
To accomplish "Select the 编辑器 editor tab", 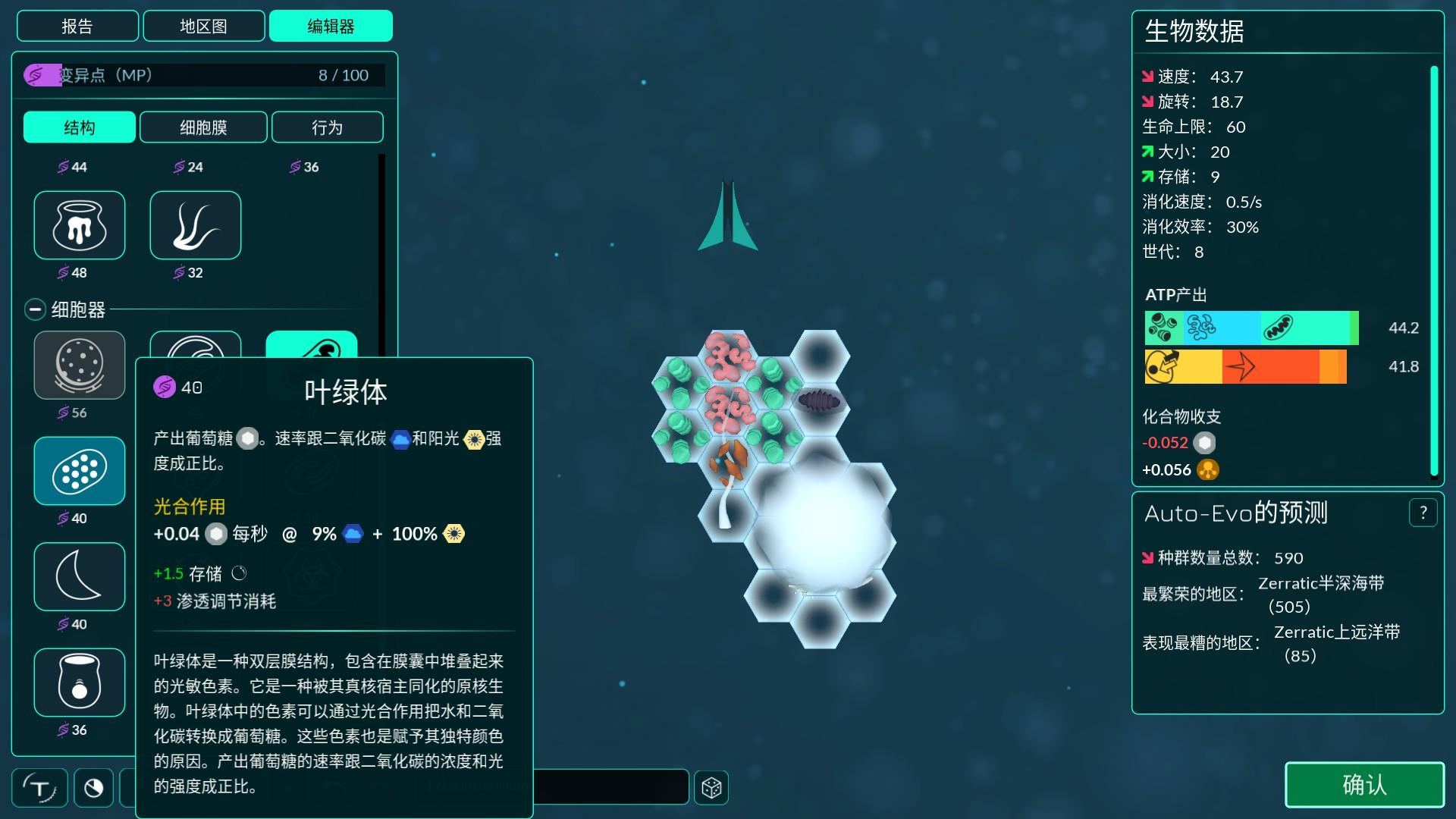I will [331, 27].
